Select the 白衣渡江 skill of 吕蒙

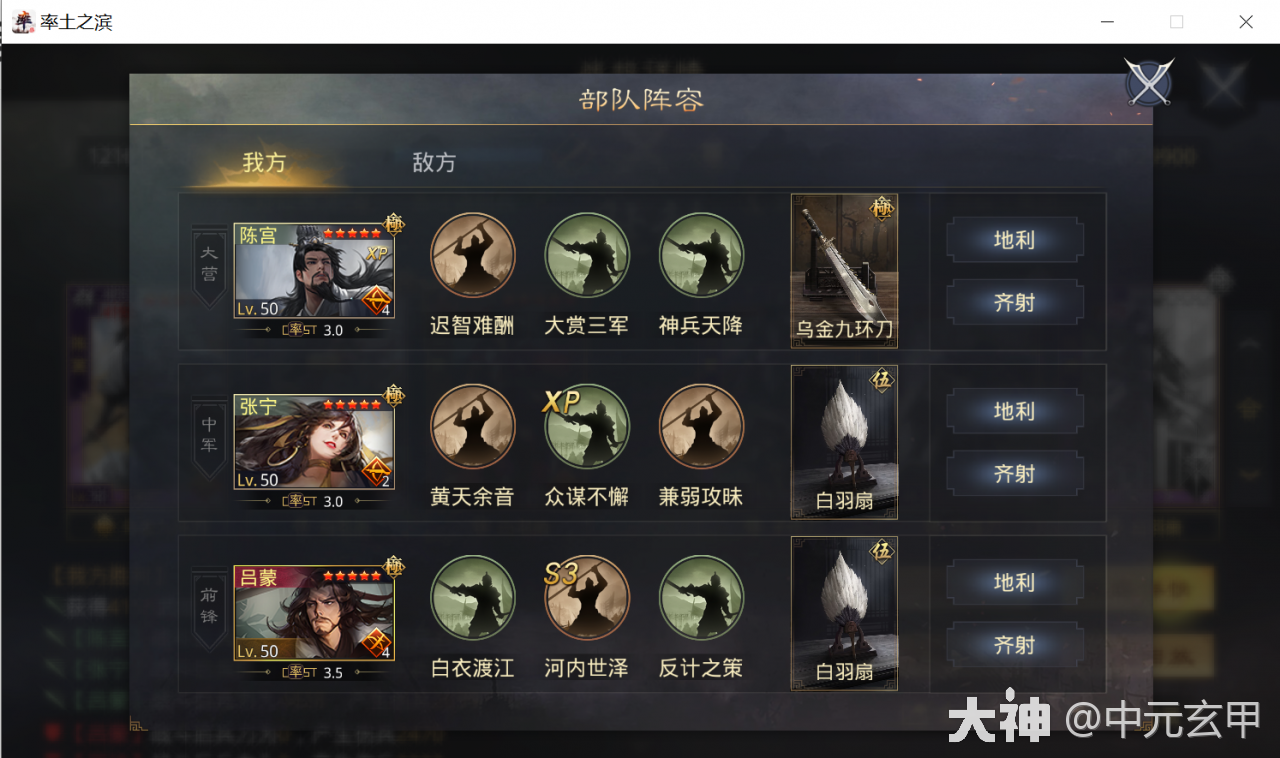point(472,598)
